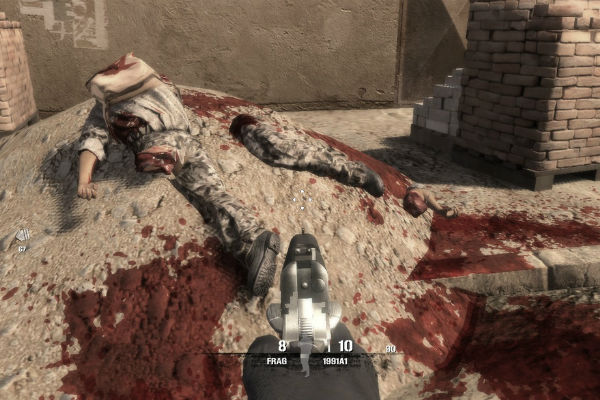Select the FRAG grenade label

click(277, 358)
